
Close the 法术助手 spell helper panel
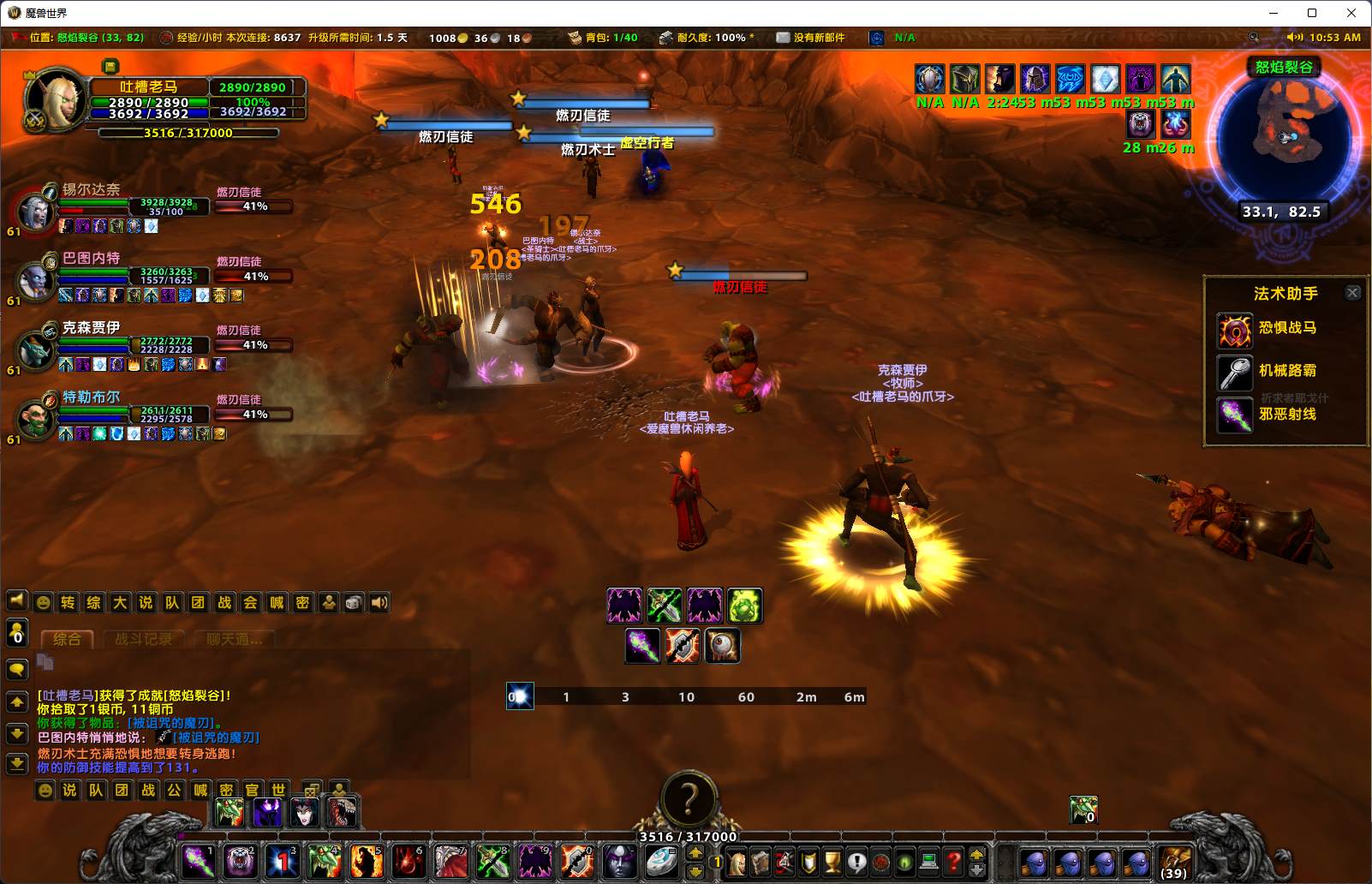click(x=1352, y=293)
